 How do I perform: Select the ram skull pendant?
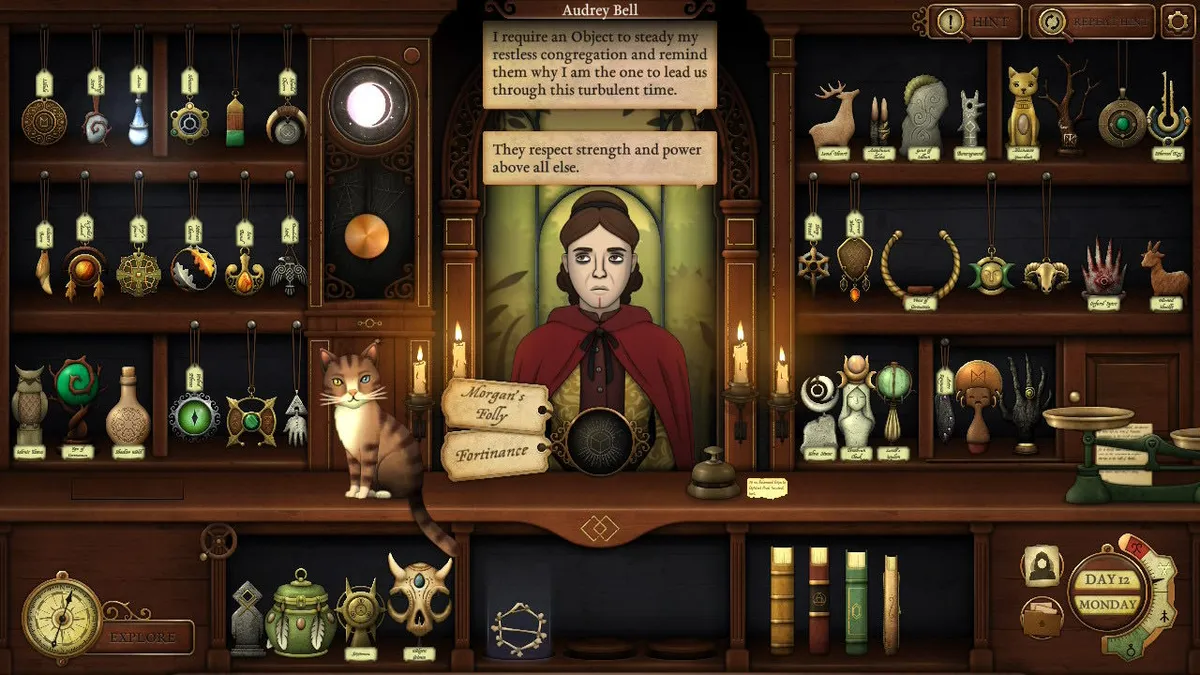click(1046, 274)
